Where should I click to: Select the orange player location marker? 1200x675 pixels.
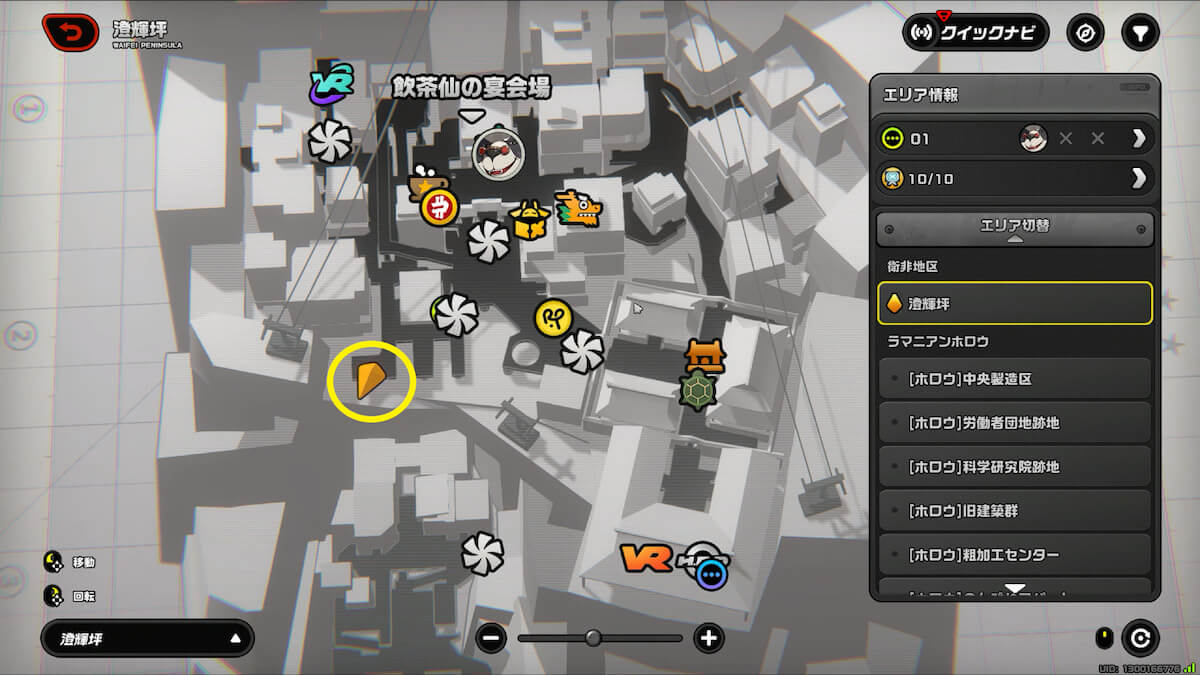(x=369, y=381)
